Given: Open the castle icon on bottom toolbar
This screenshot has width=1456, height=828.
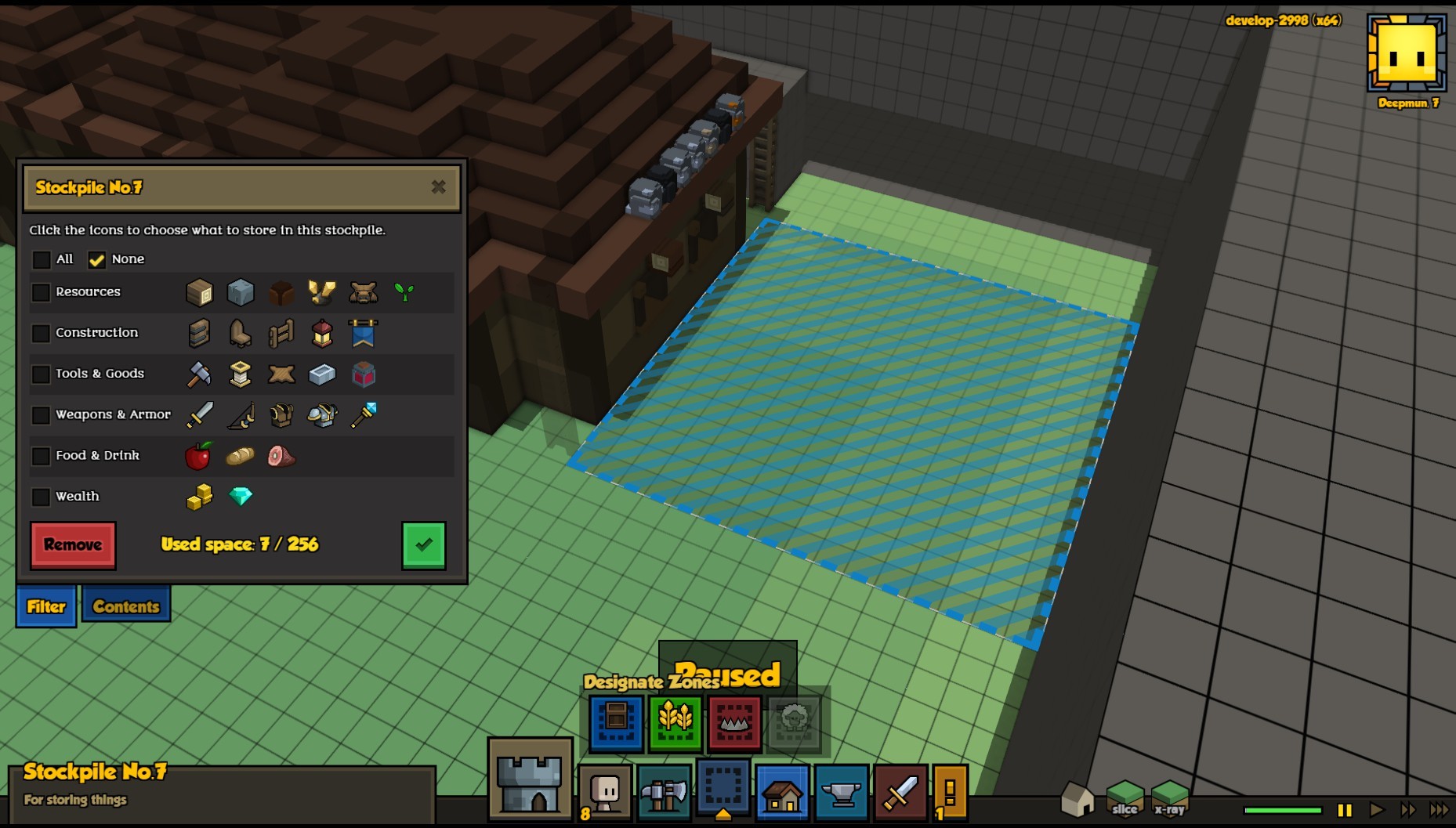Looking at the screenshot, I should [x=531, y=780].
